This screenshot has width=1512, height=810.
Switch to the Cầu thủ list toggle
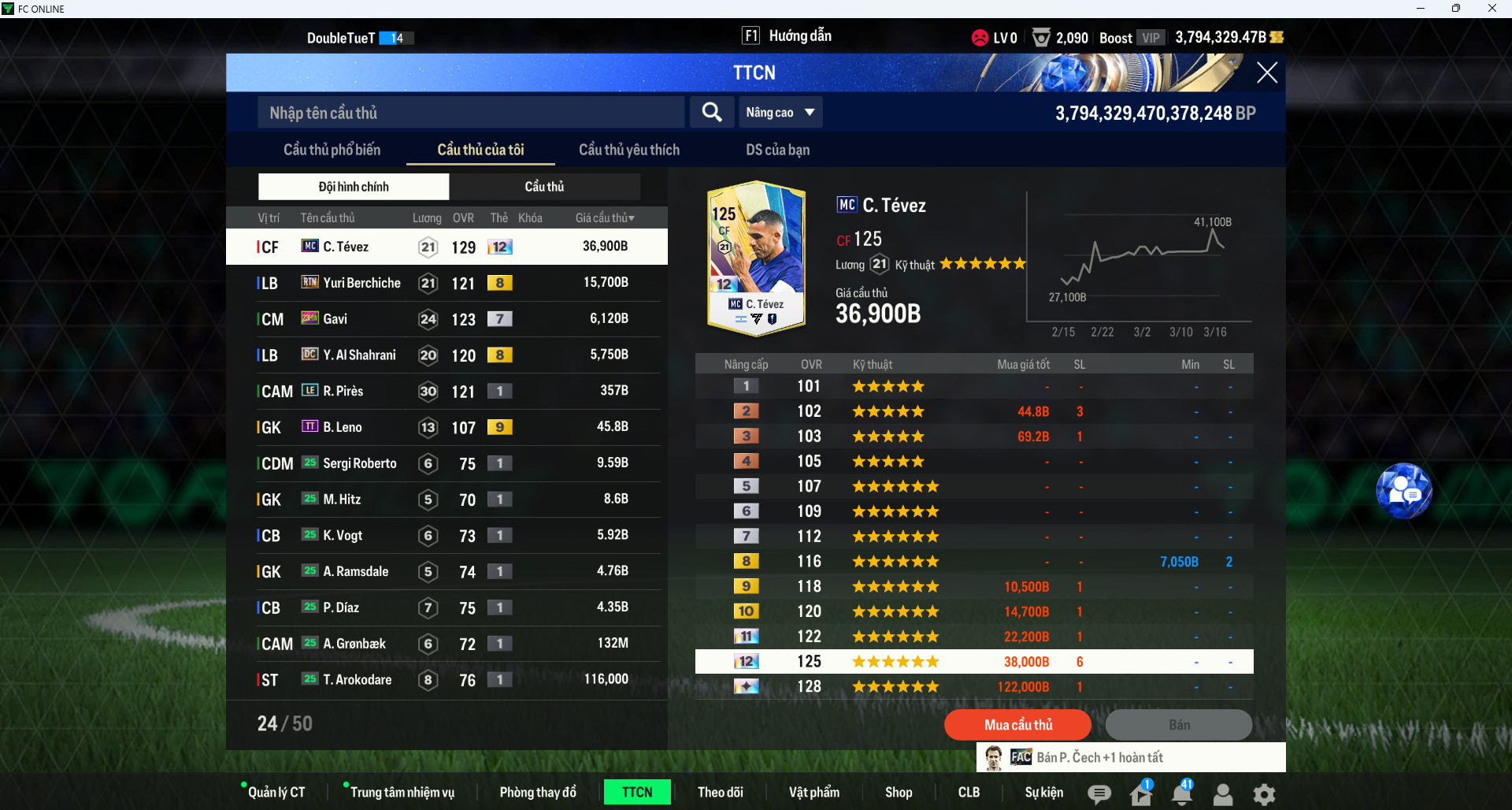[x=544, y=187]
